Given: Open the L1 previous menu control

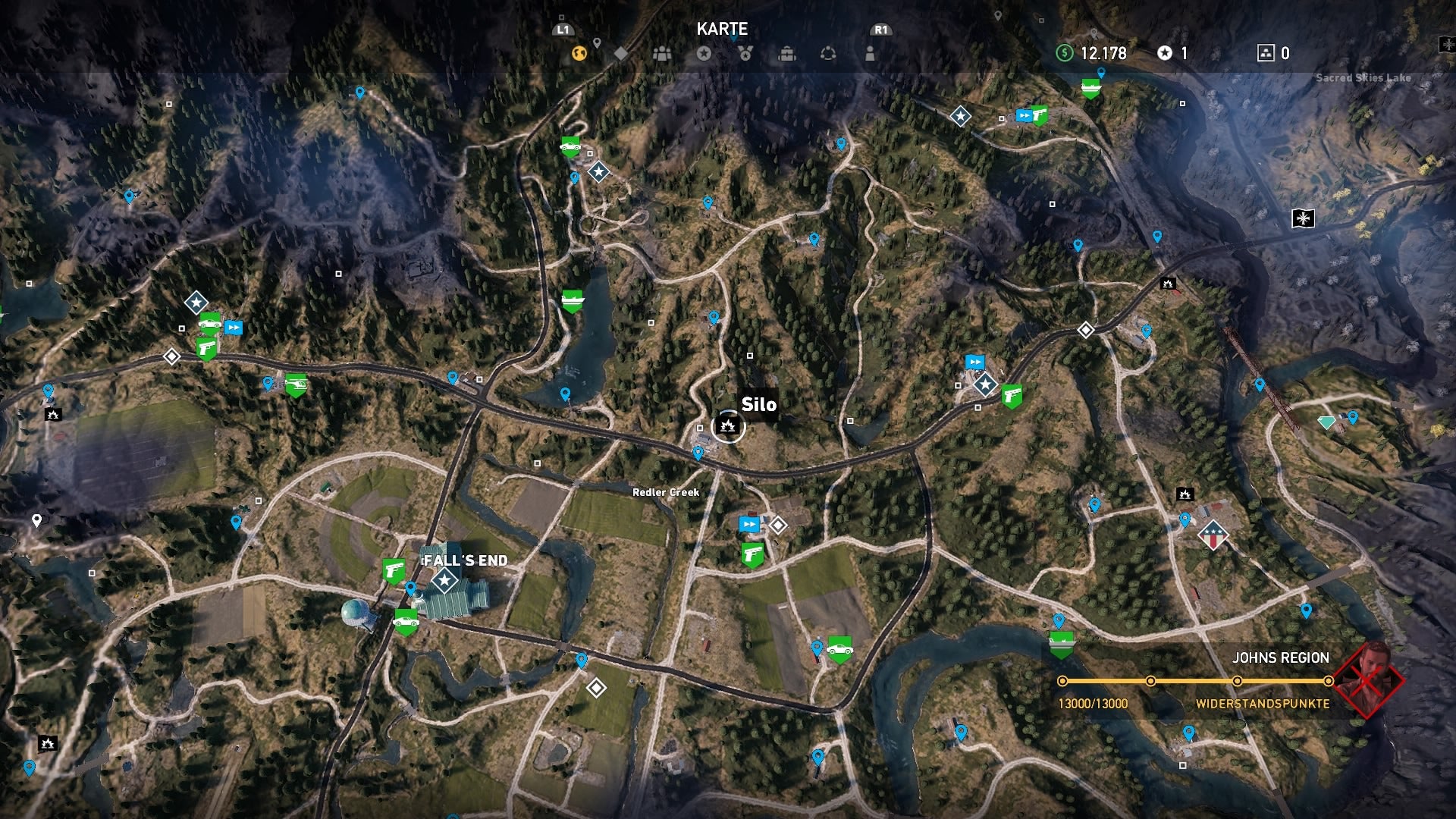Looking at the screenshot, I should tap(562, 30).
